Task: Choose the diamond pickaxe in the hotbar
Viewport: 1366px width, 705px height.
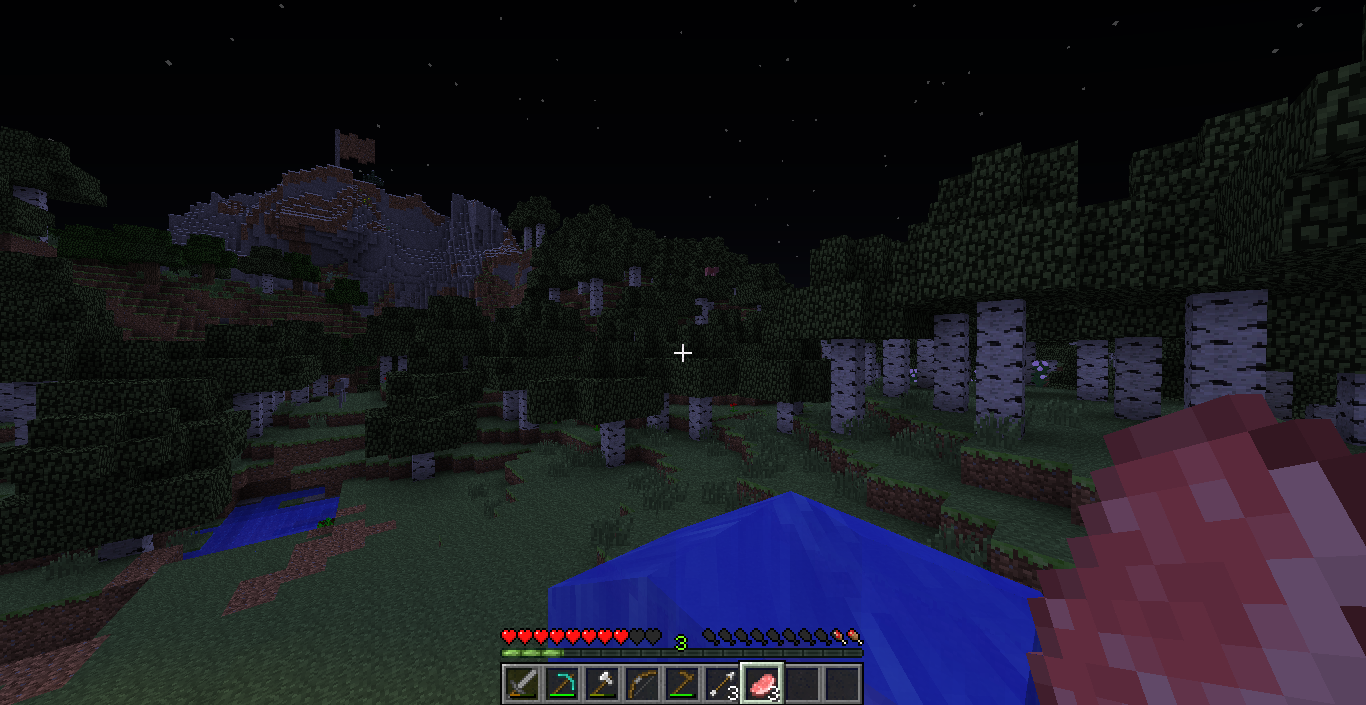Action: 562,684
